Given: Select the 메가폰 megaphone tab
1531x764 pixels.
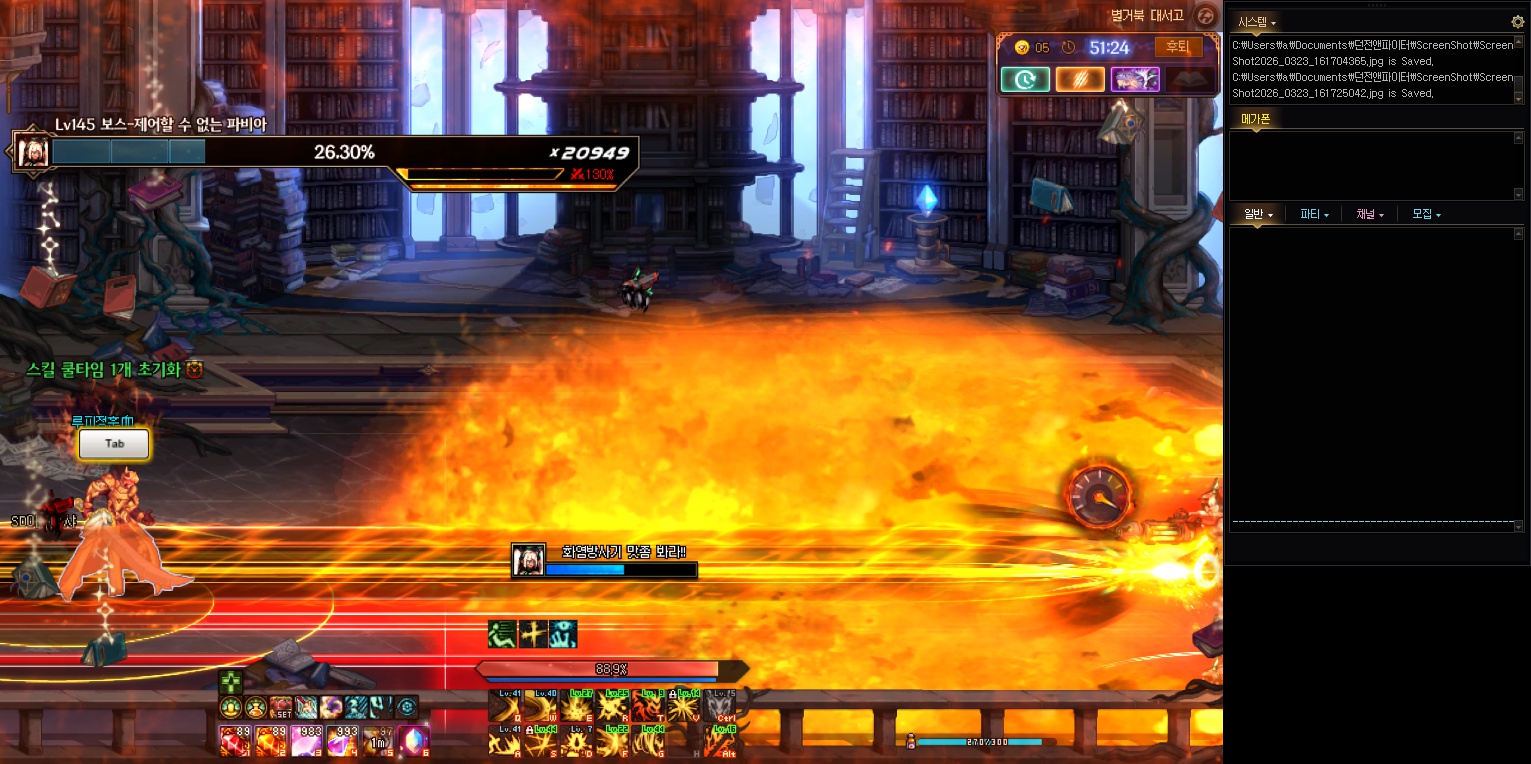Looking at the screenshot, I should point(1255,119).
